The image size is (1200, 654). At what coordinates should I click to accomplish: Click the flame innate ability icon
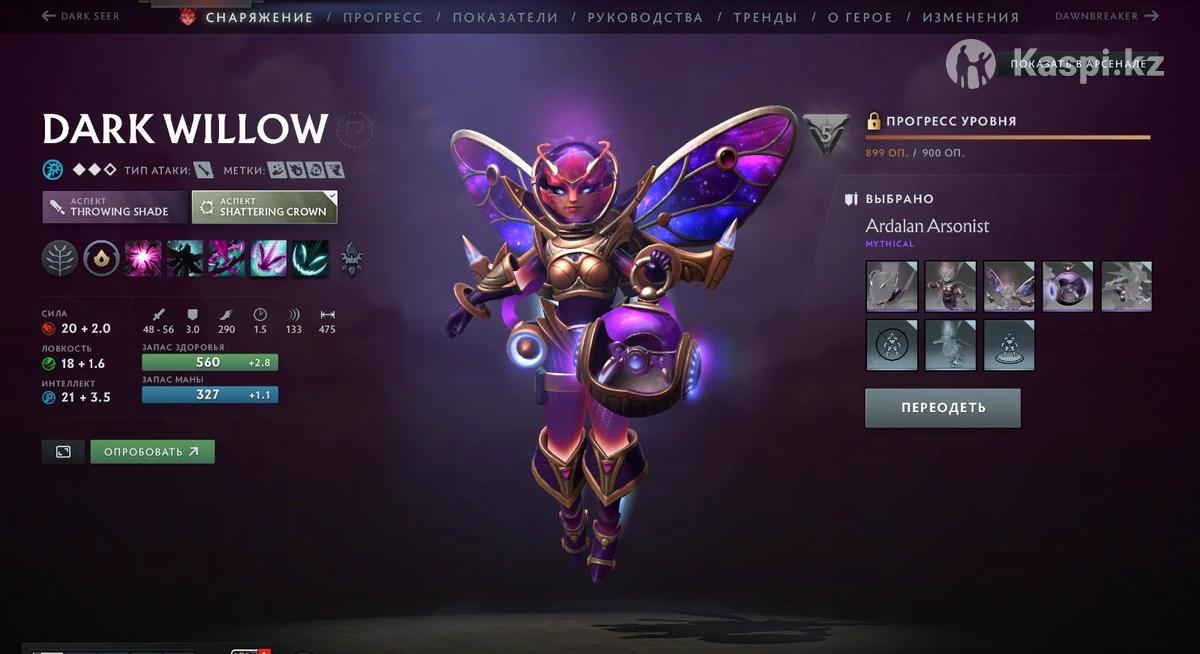[101, 258]
